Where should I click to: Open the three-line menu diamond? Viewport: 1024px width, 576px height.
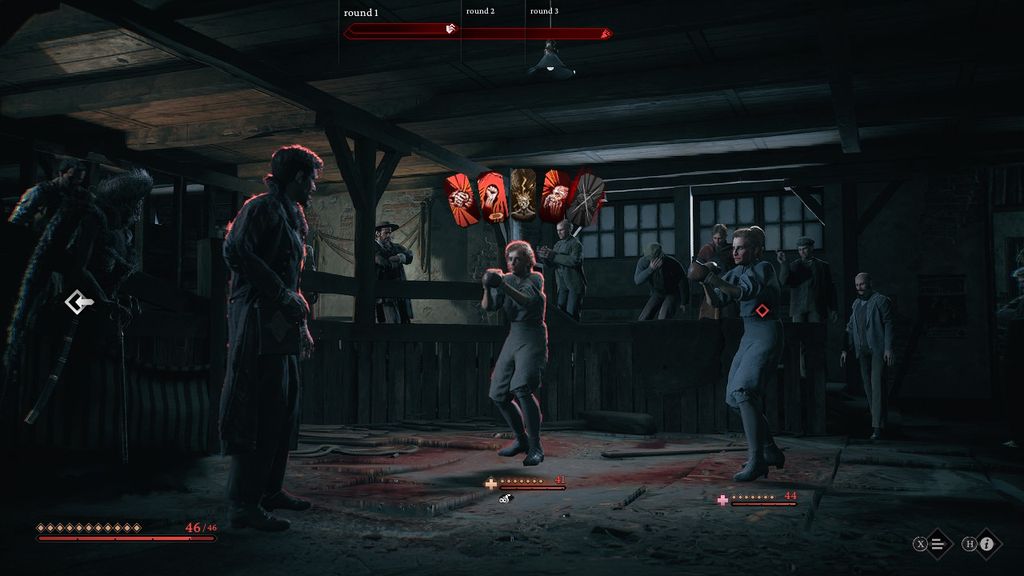[938, 544]
